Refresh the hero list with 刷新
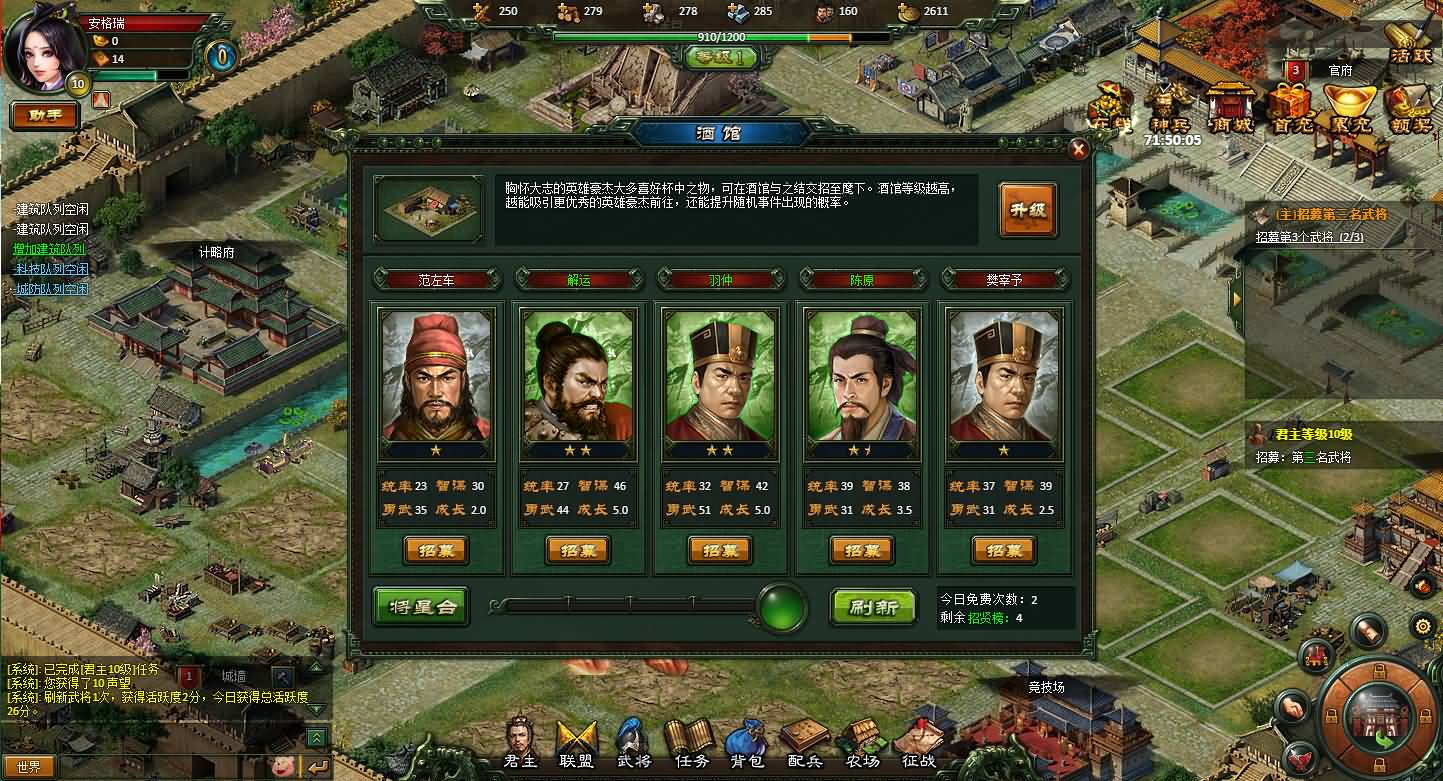Image resolution: width=1443 pixels, height=781 pixels. click(x=873, y=606)
